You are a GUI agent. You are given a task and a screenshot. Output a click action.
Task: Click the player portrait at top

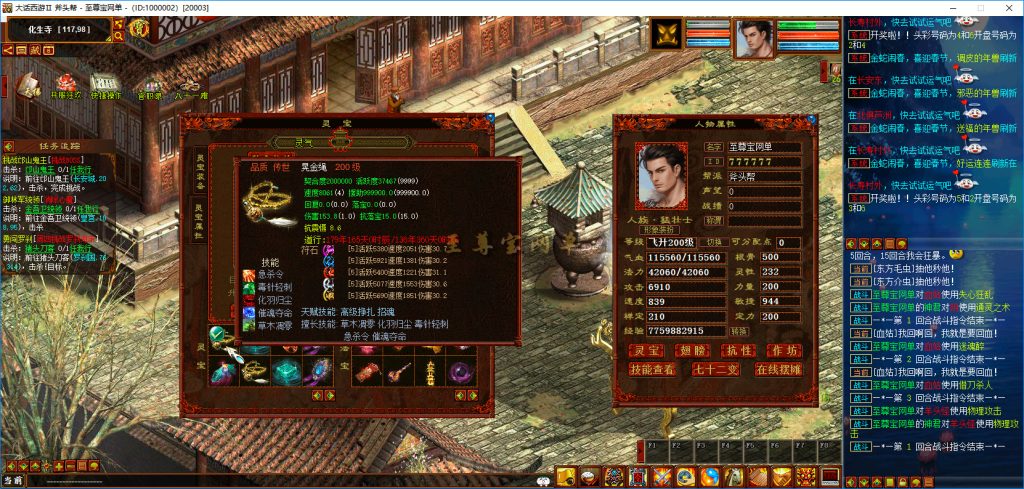tap(755, 38)
